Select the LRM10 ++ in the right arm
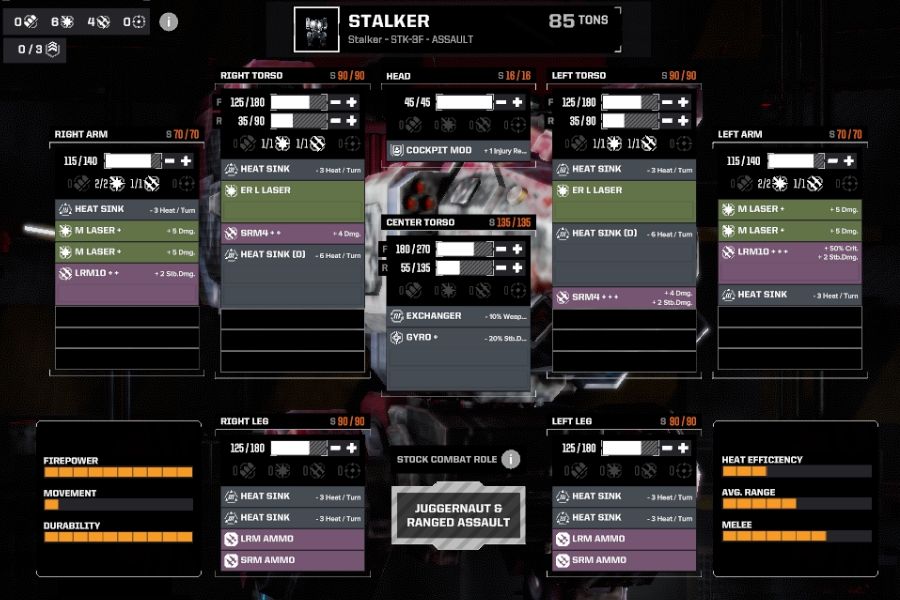The width and height of the screenshot is (900, 600). tap(127, 273)
